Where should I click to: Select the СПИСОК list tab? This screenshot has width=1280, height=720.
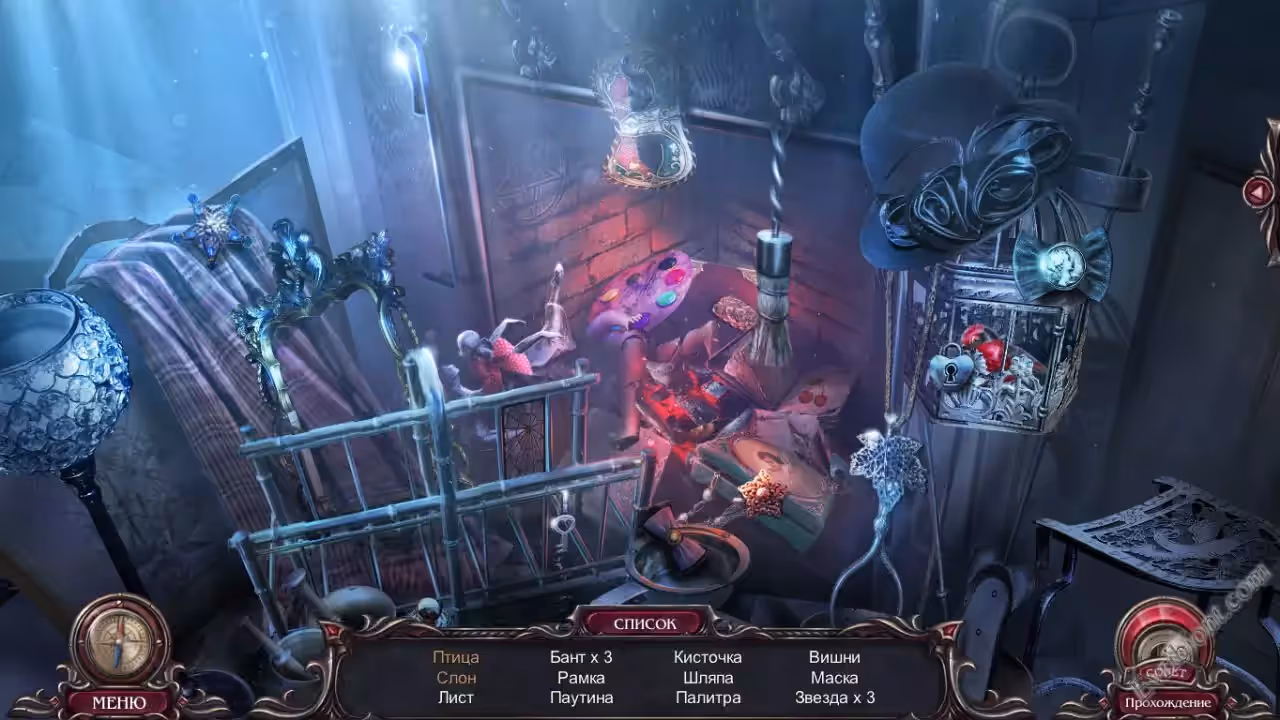pyautogui.click(x=644, y=623)
